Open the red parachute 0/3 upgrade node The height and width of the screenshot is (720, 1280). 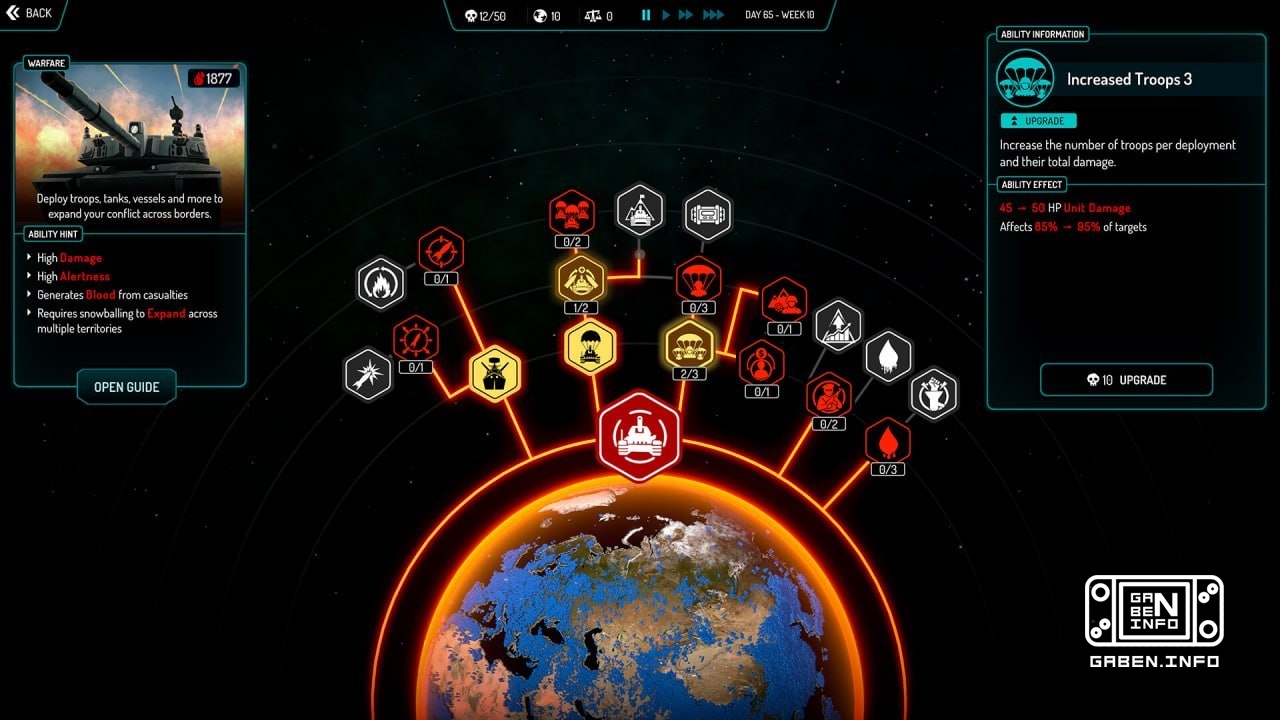click(698, 280)
